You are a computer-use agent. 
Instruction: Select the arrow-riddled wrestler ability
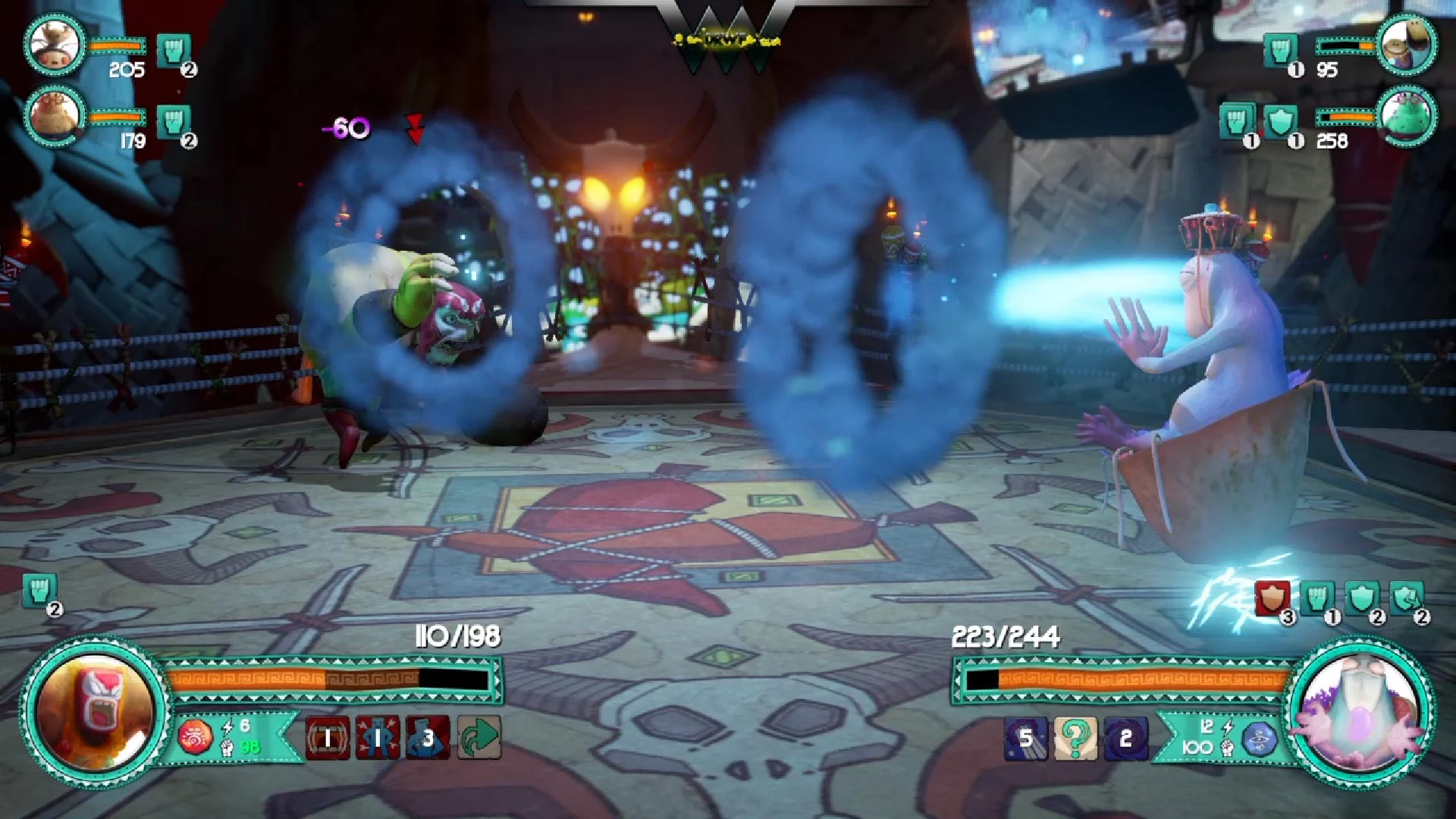pyautogui.click(x=378, y=736)
